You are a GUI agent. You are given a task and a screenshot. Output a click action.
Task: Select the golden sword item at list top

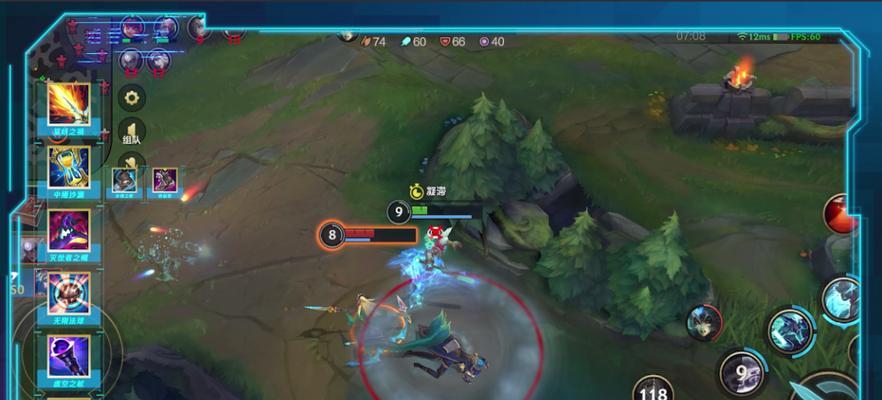click(69, 105)
